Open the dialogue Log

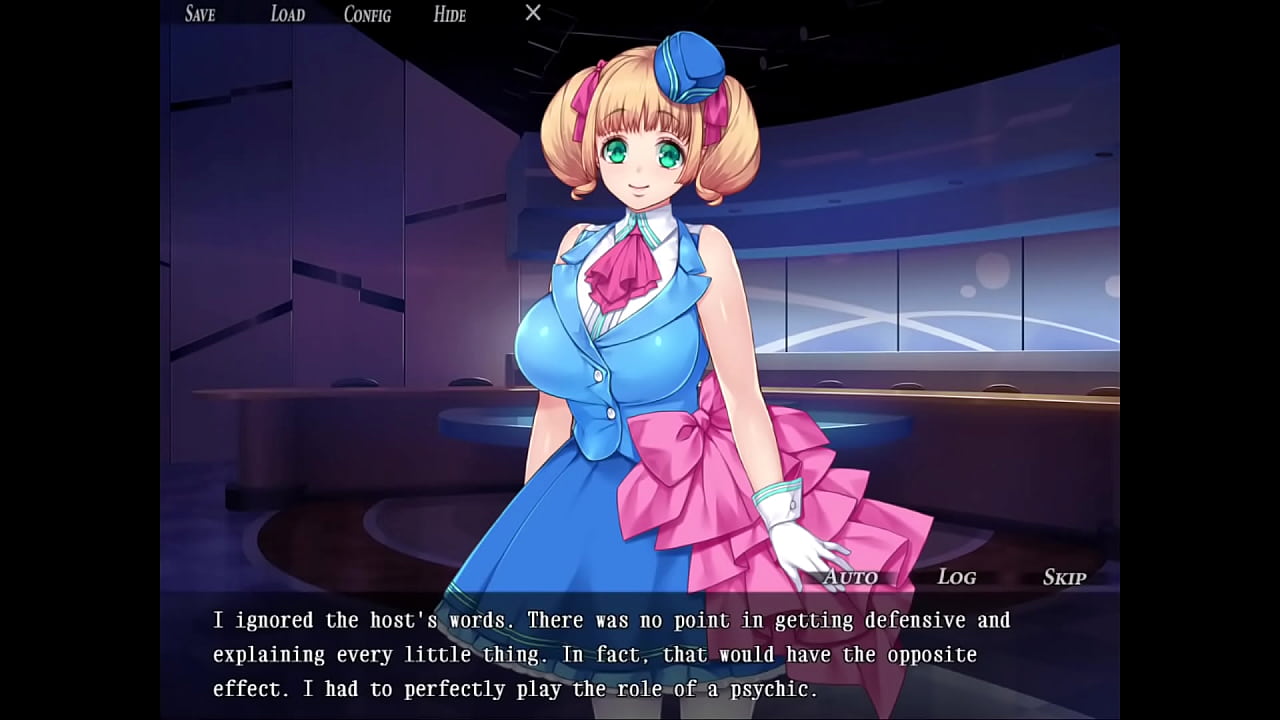tap(956, 577)
